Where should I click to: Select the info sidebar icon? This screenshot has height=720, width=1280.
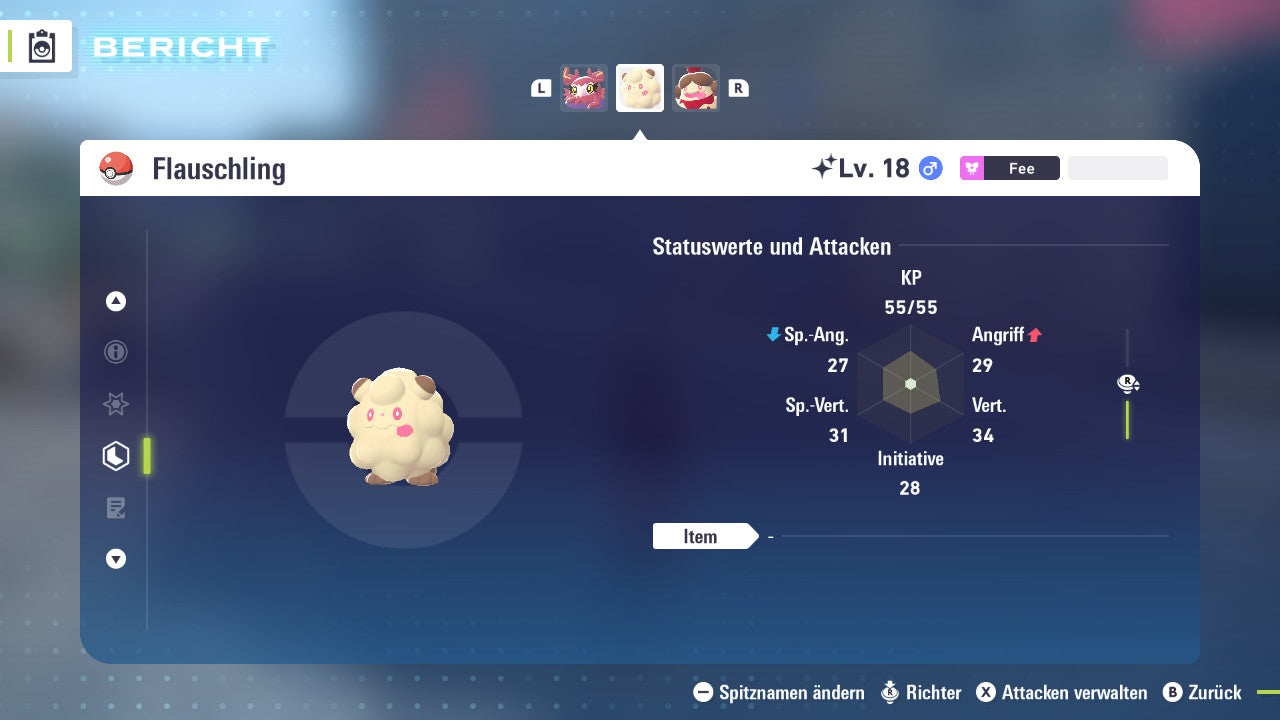pyautogui.click(x=116, y=352)
